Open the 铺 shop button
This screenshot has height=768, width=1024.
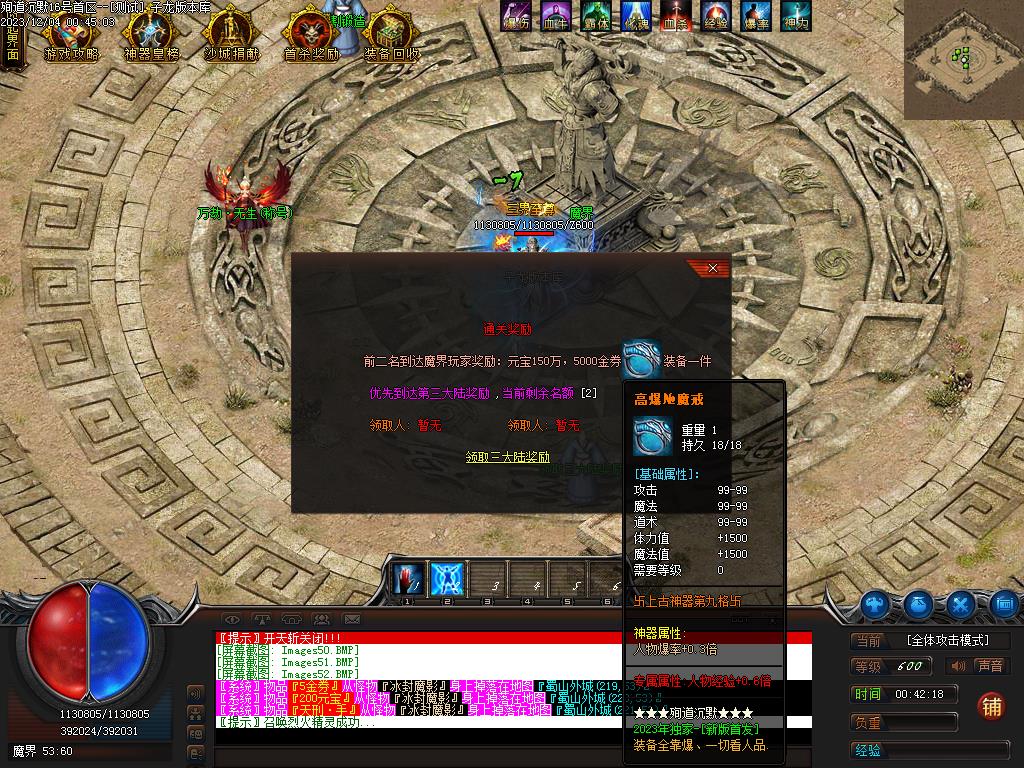(990, 705)
